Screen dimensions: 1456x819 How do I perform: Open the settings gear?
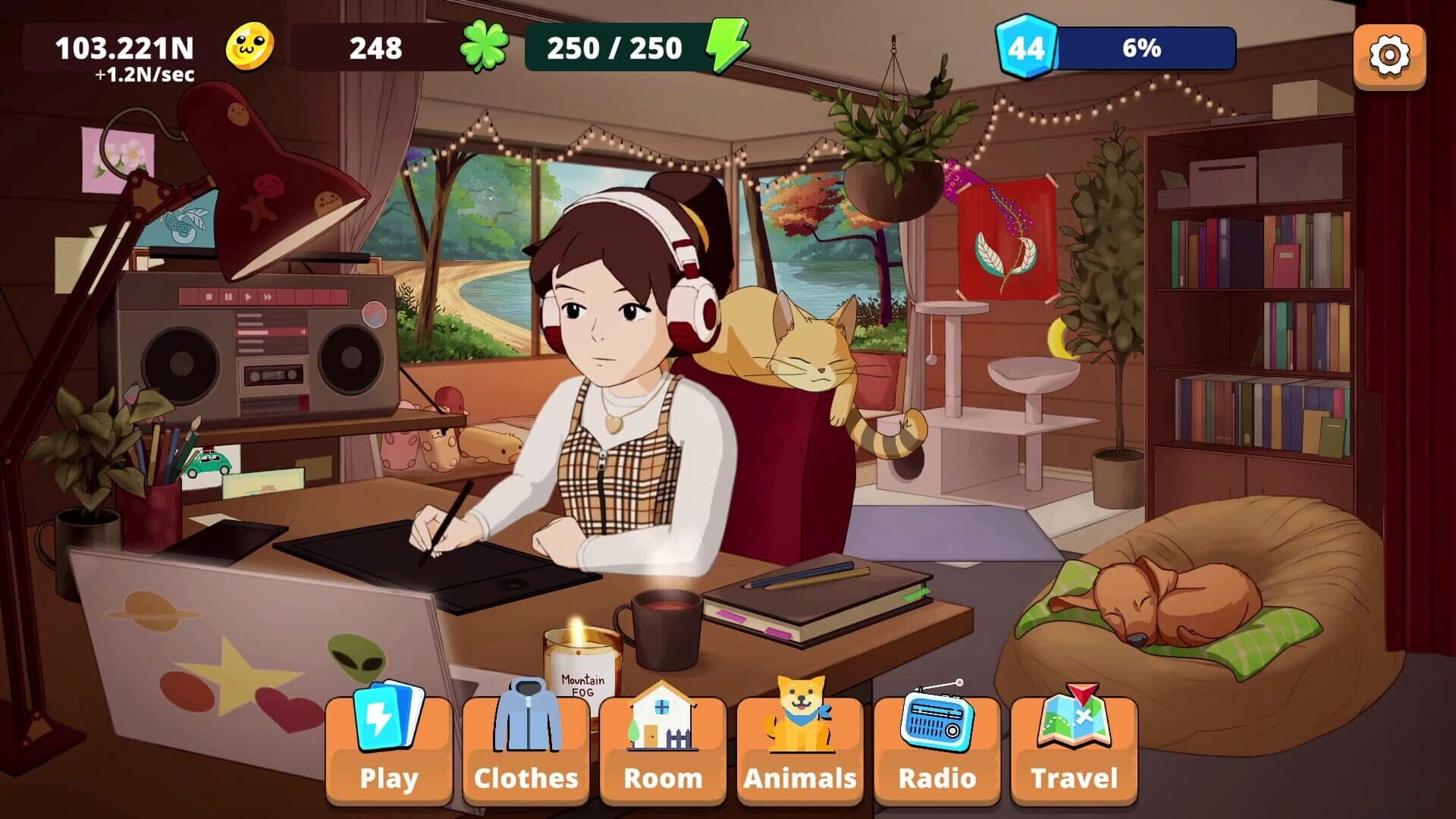point(1389,52)
